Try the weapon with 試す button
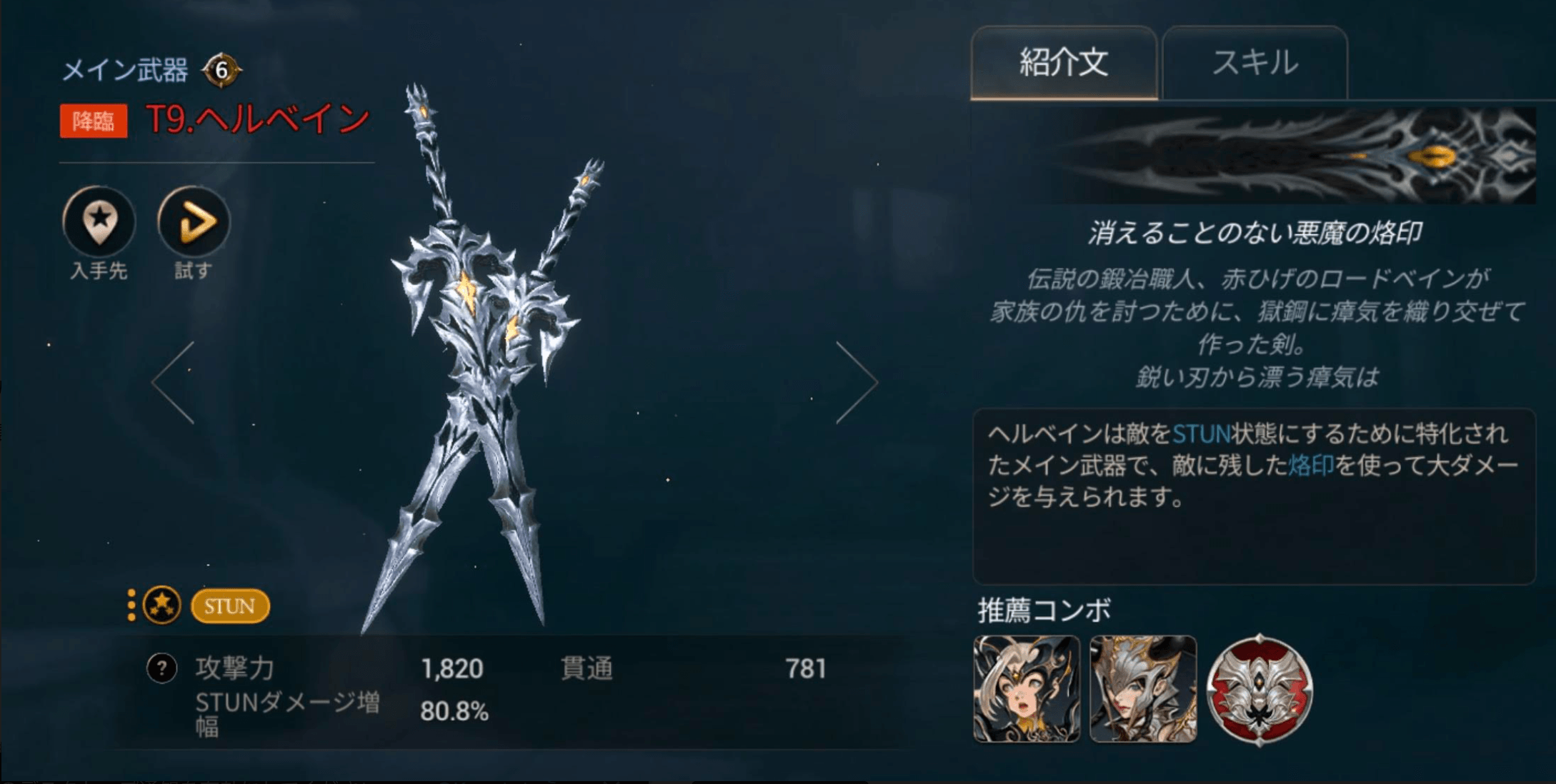Screen dimensions: 1556x784 point(194,222)
